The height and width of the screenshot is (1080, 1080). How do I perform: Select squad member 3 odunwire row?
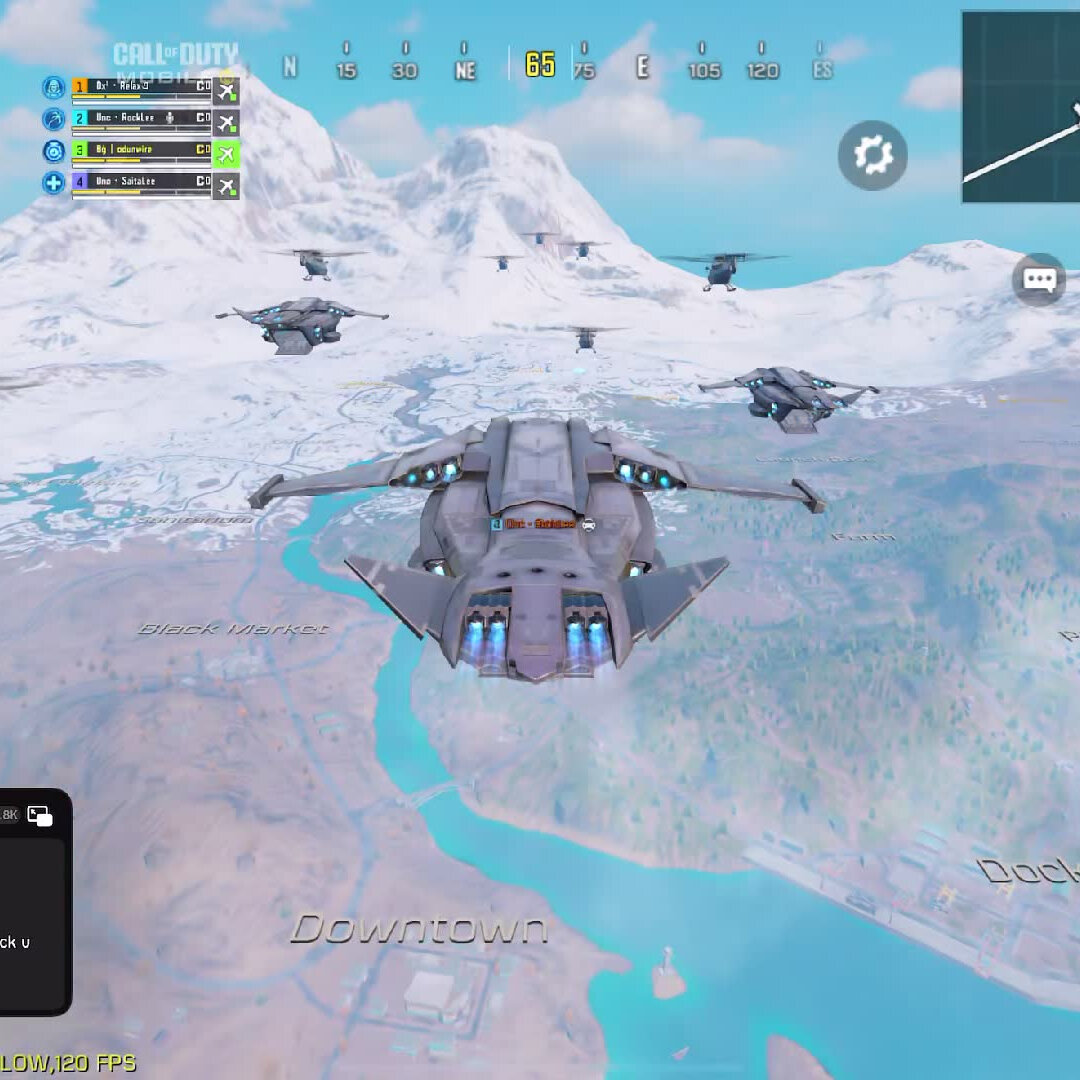[x=141, y=151]
